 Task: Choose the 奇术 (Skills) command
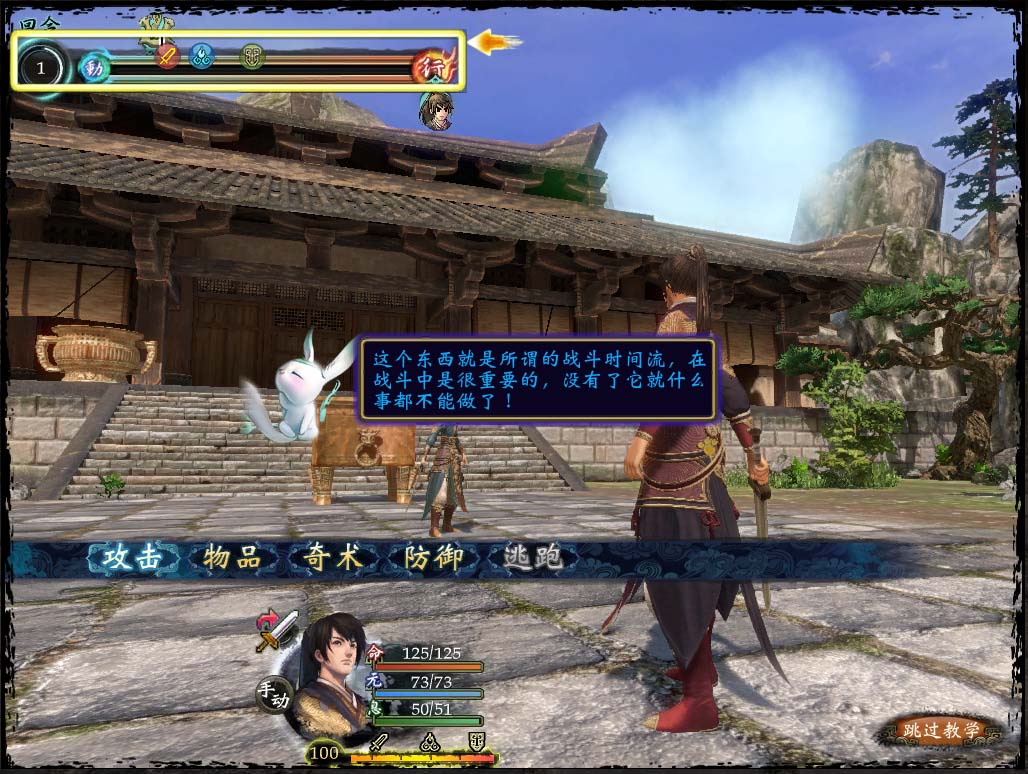333,558
